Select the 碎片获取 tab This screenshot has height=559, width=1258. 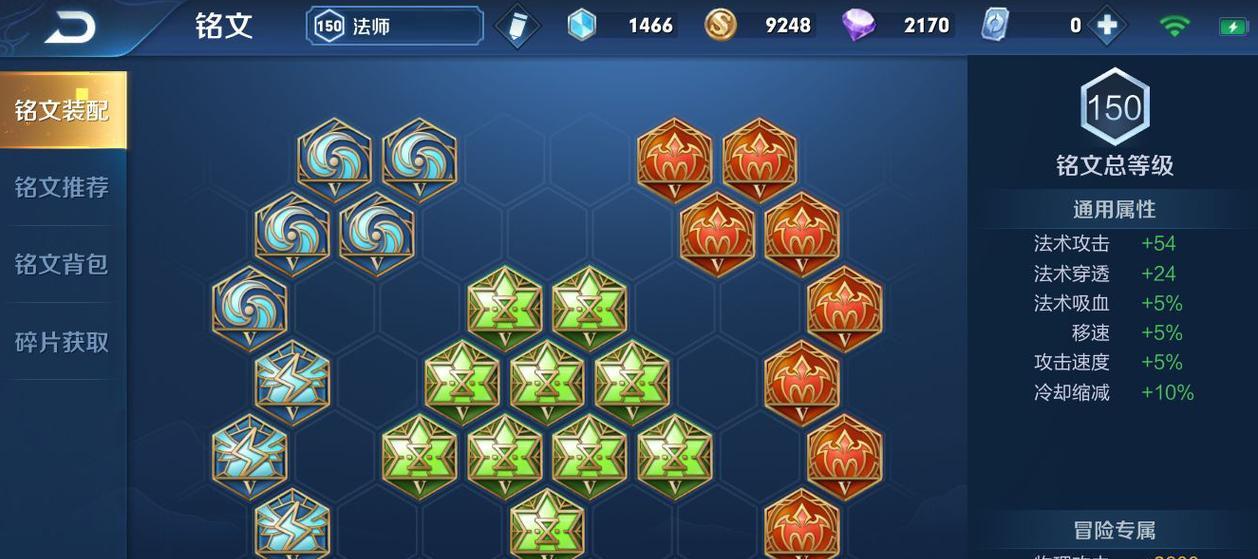pos(62,342)
